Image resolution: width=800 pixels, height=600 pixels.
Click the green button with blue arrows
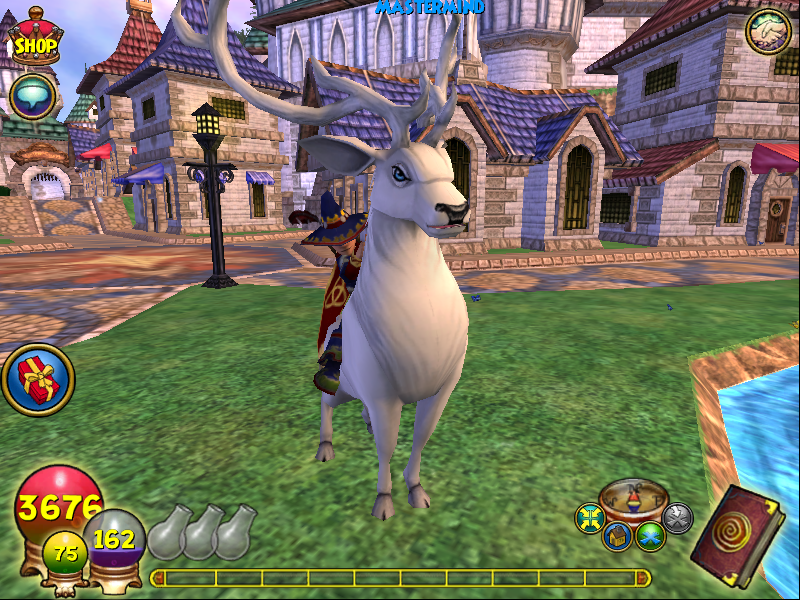pyautogui.click(x=651, y=537)
